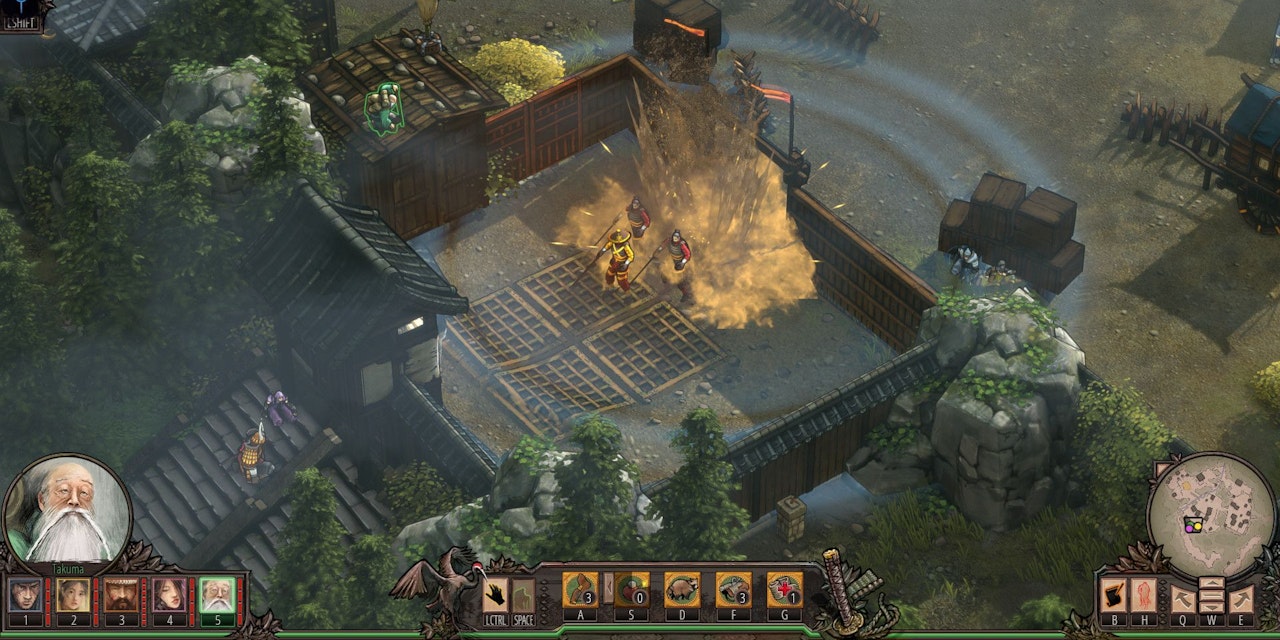Open the scroll and brush objectives log
The height and width of the screenshot is (640, 1280).
coord(1113,596)
